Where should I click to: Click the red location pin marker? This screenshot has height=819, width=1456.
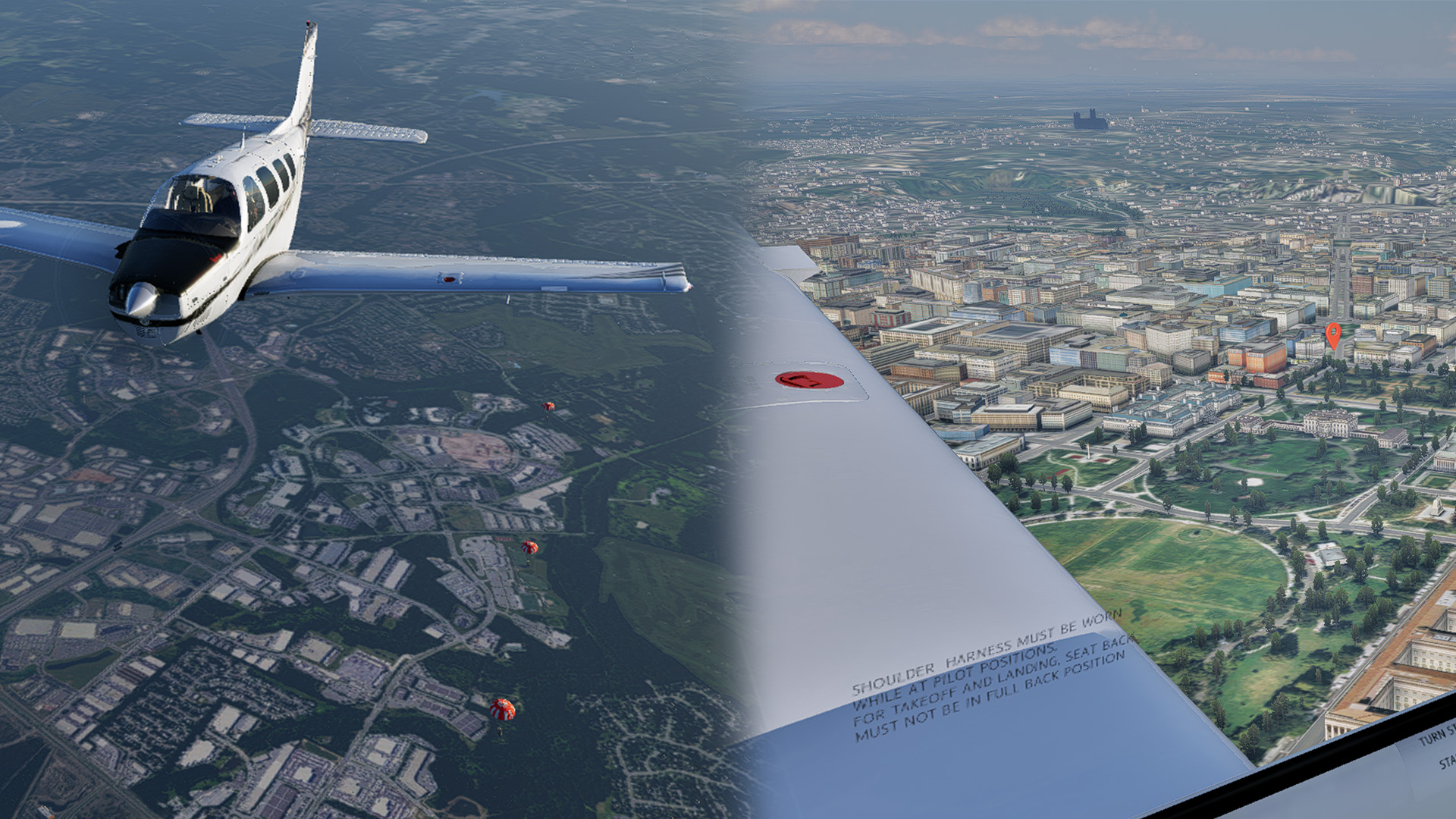(1332, 334)
